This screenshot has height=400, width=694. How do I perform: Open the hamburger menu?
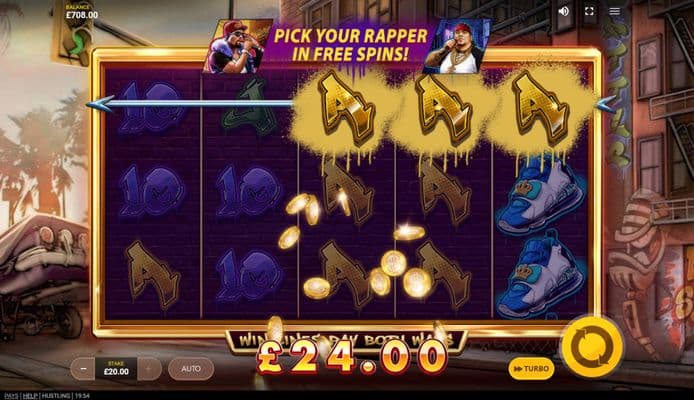(x=614, y=12)
